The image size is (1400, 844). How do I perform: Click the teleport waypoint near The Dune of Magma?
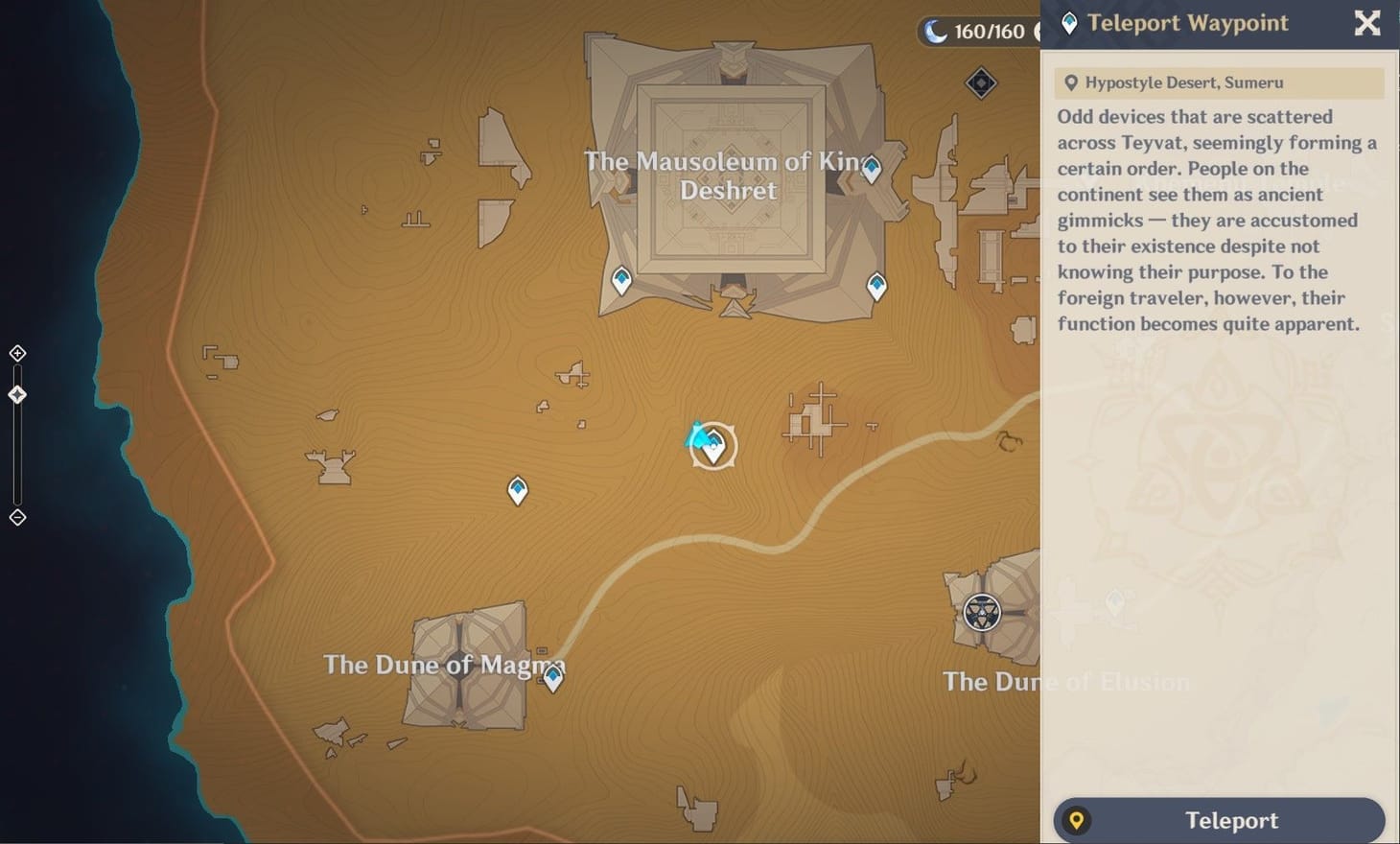pos(553,679)
